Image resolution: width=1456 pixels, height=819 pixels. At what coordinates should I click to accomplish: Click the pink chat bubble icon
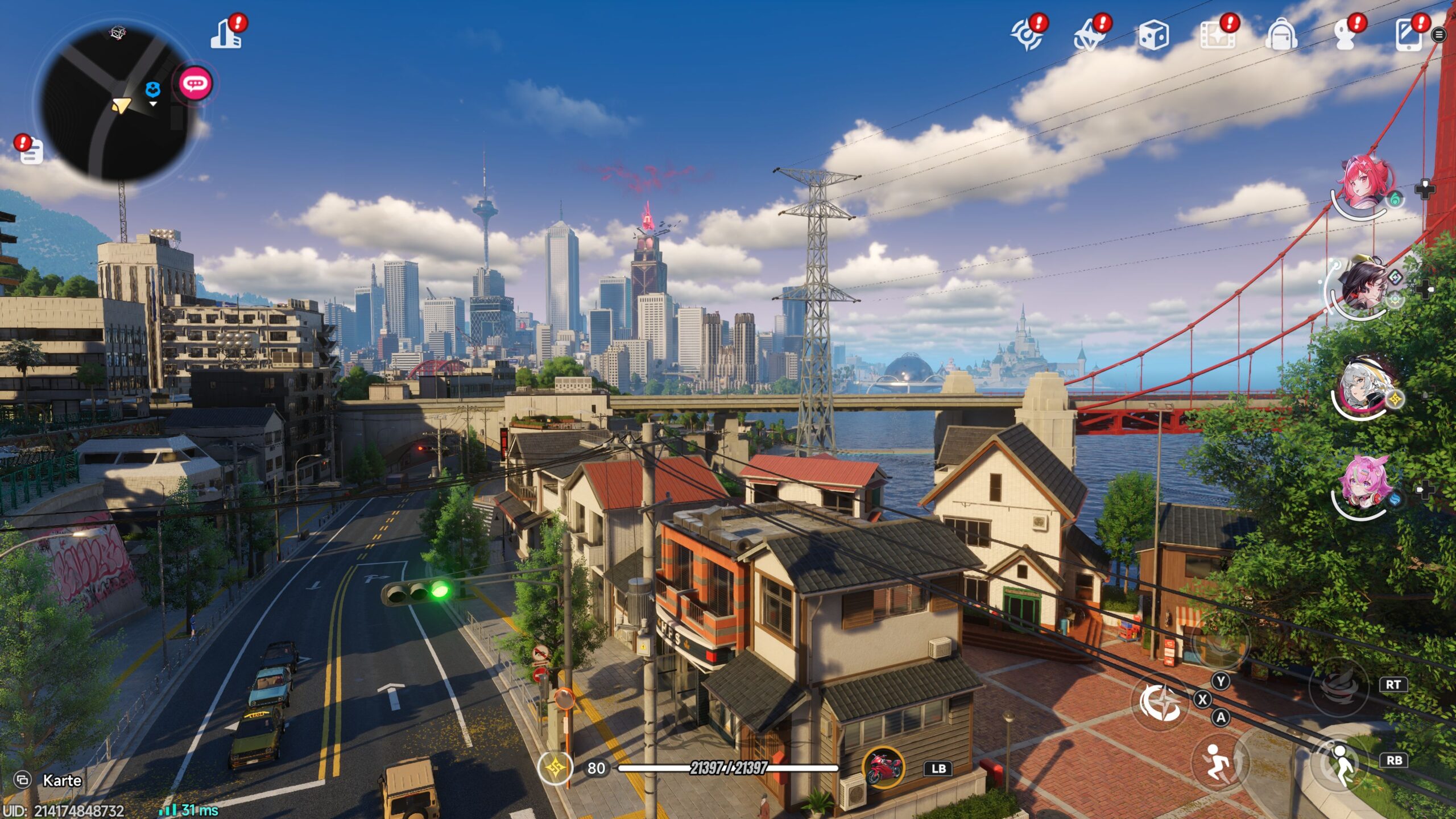click(195, 84)
